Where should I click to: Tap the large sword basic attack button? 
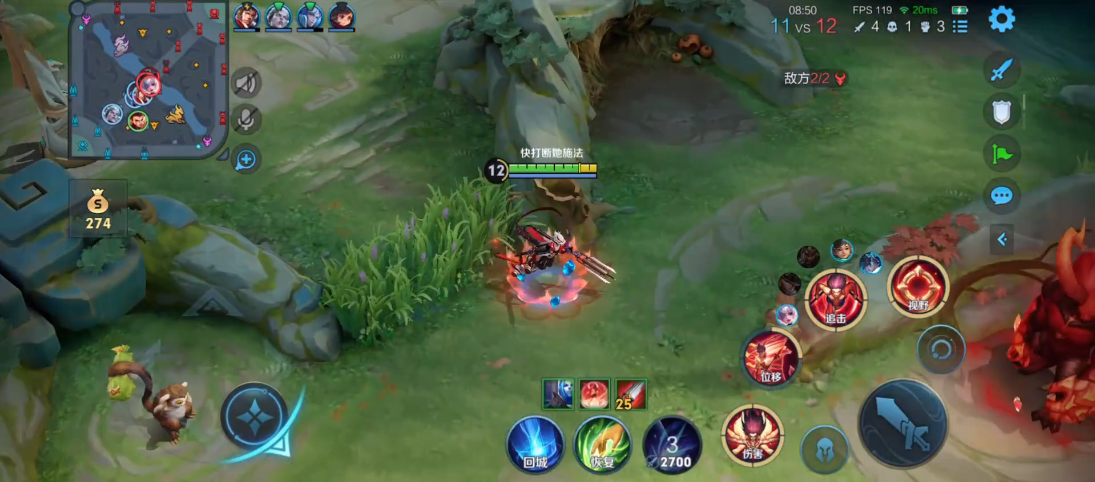[902, 424]
